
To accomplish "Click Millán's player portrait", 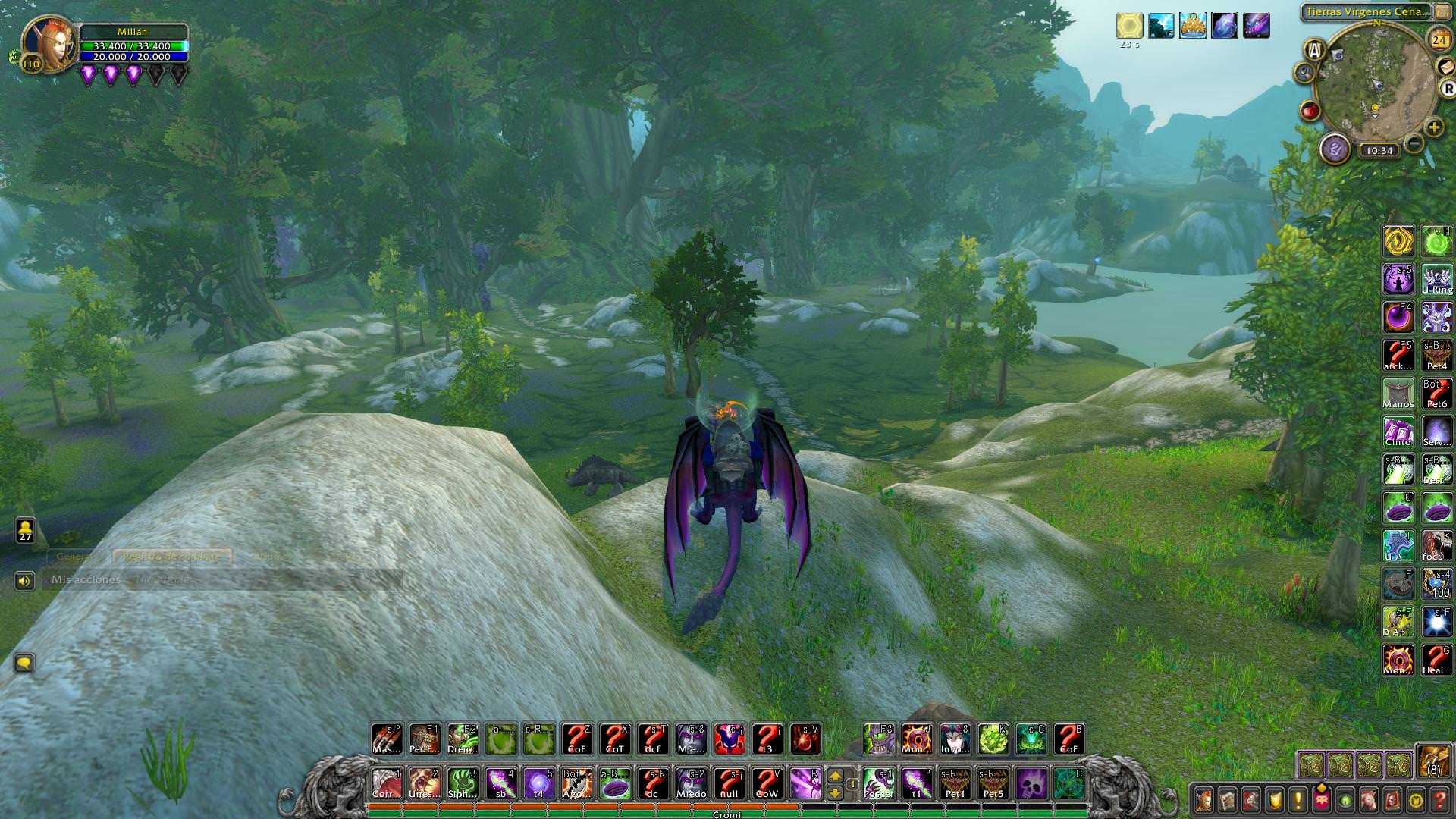I will (x=49, y=43).
